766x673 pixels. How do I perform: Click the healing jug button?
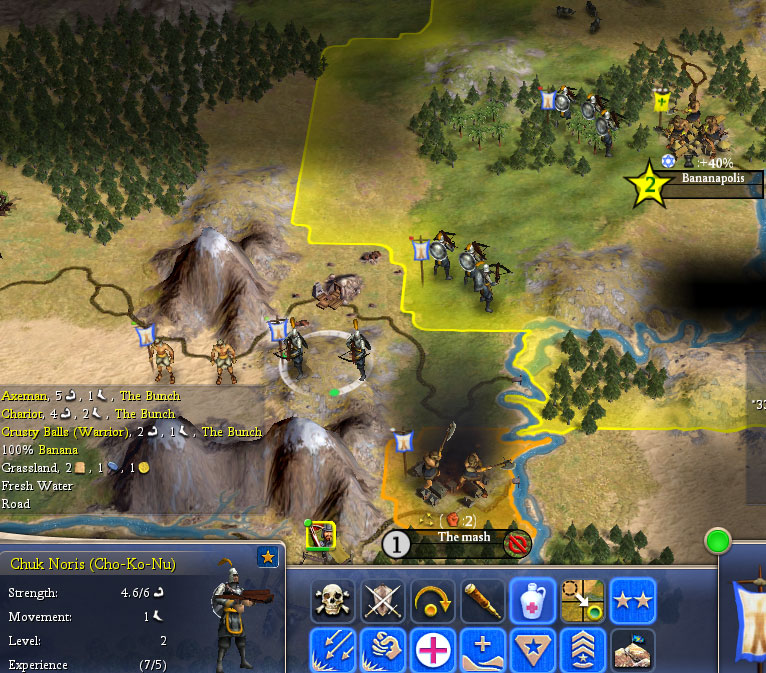point(533,600)
